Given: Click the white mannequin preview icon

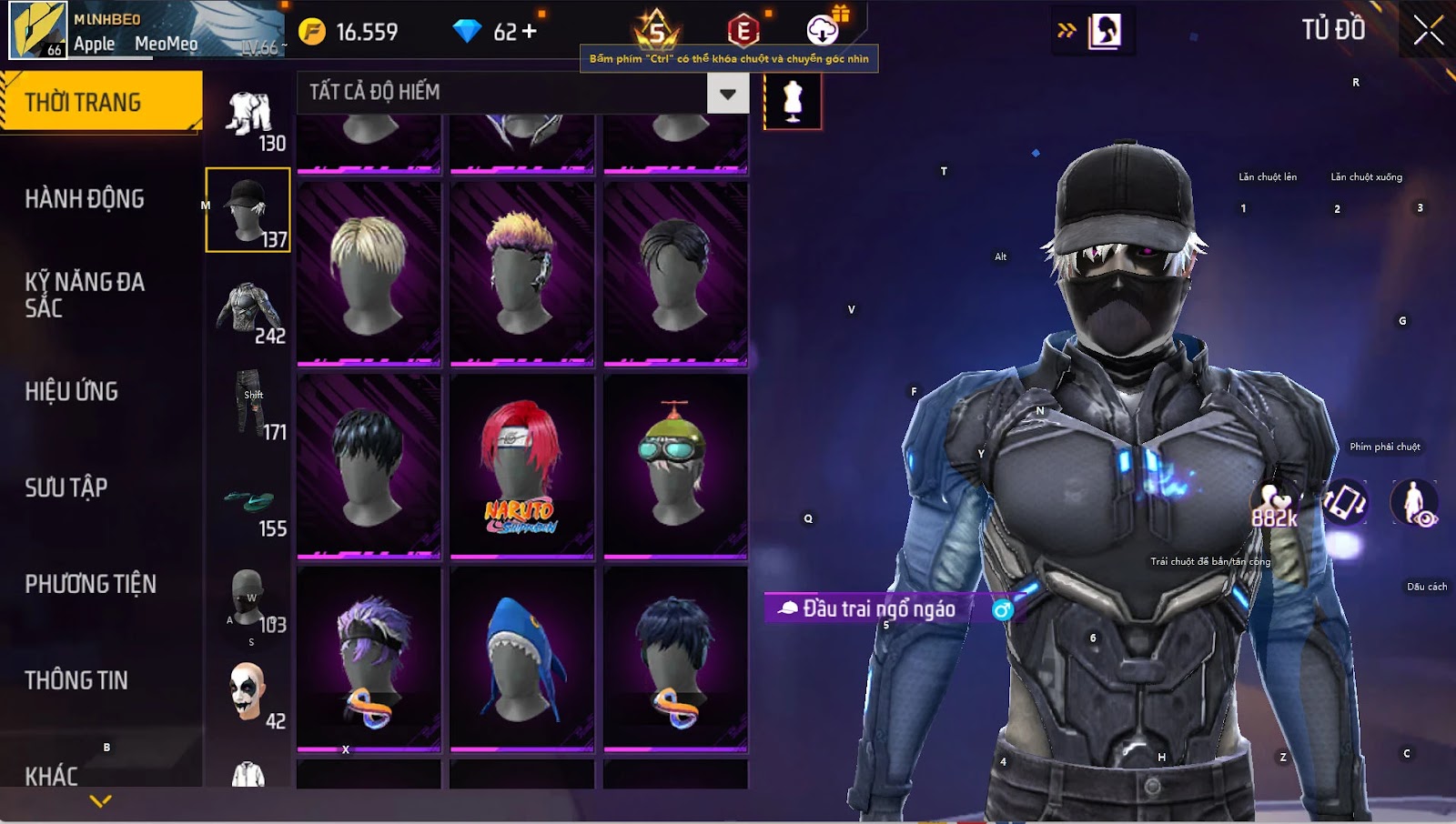Looking at the screenshot, I should 793,101.
